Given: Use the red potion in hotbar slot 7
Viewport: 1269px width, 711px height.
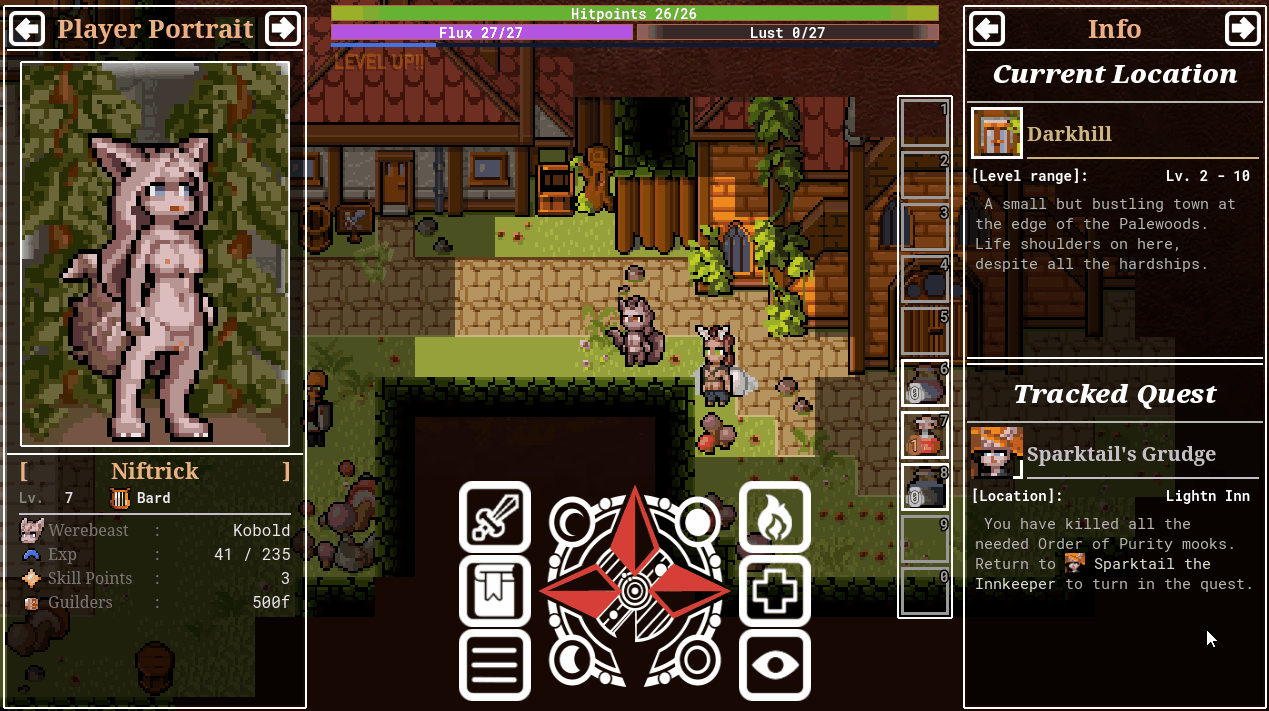Looking at the screenshot, I should (924, 435).
